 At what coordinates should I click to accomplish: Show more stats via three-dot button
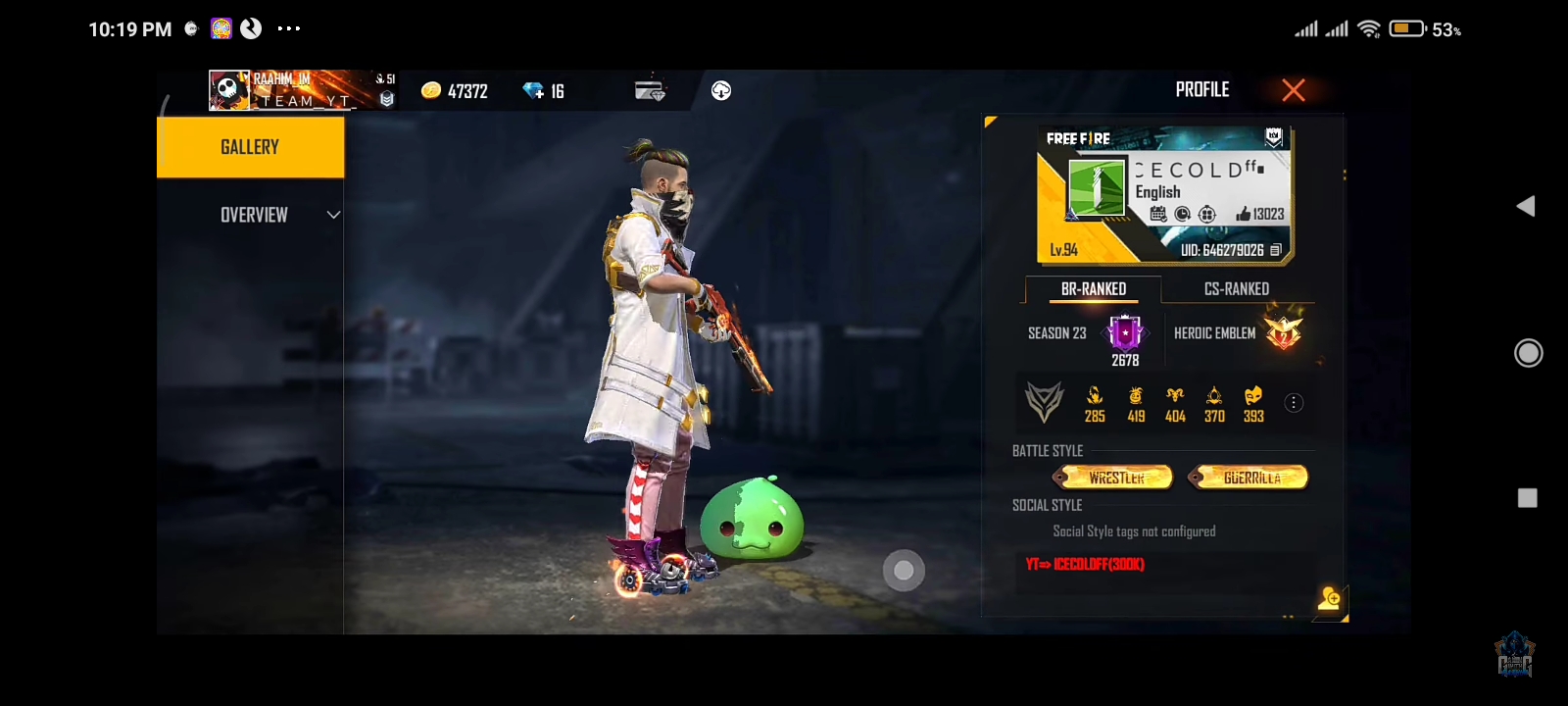(1294, 403)
